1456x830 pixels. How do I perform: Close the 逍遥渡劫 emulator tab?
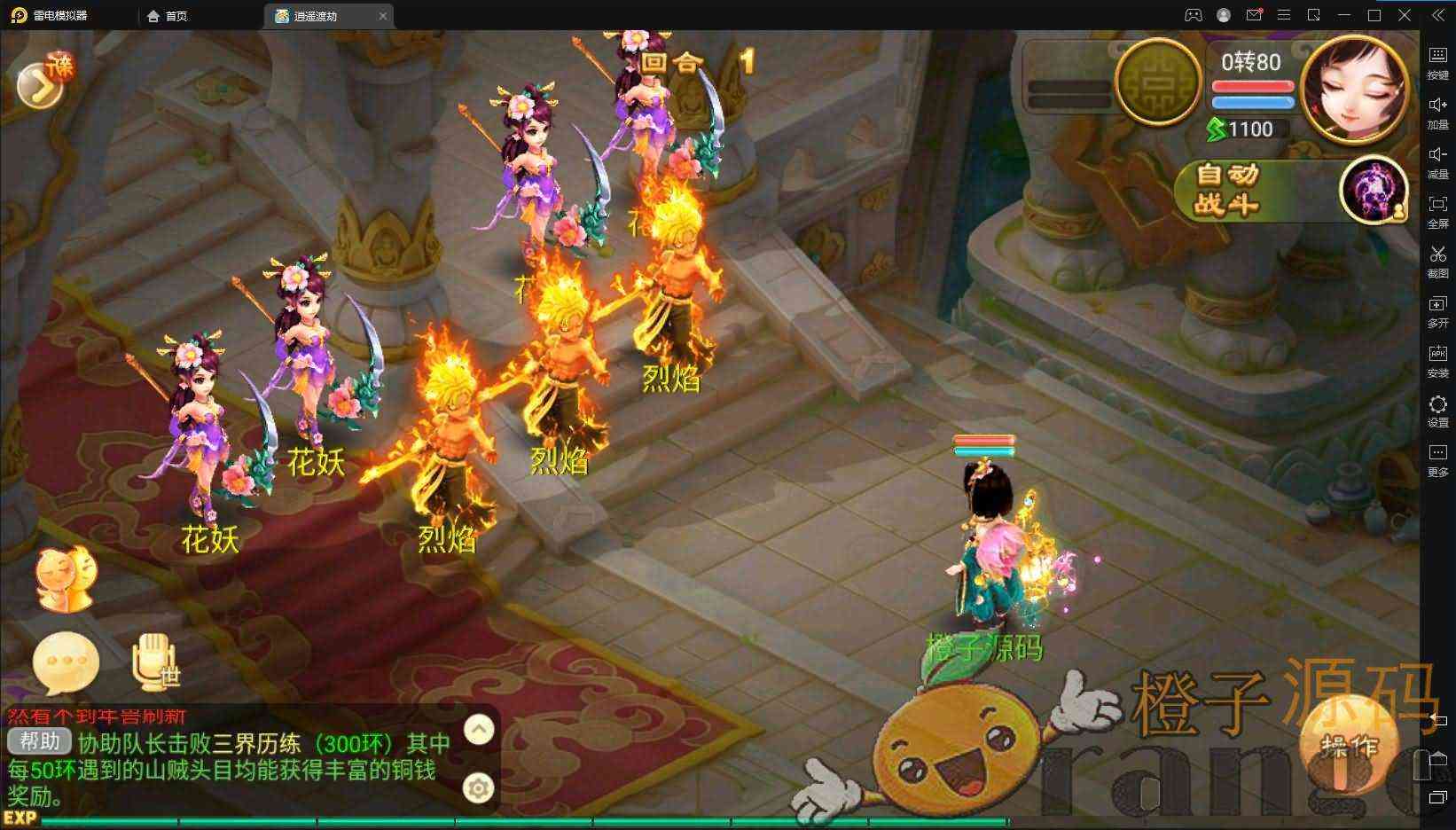pyautogui.click(x=383, y=16)
